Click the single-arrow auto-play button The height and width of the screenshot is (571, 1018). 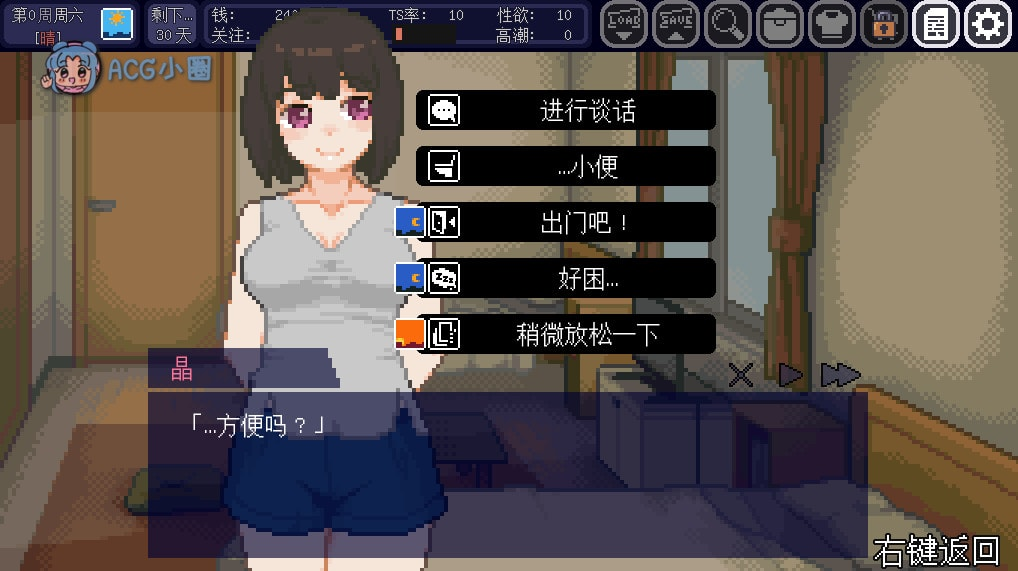791,376
